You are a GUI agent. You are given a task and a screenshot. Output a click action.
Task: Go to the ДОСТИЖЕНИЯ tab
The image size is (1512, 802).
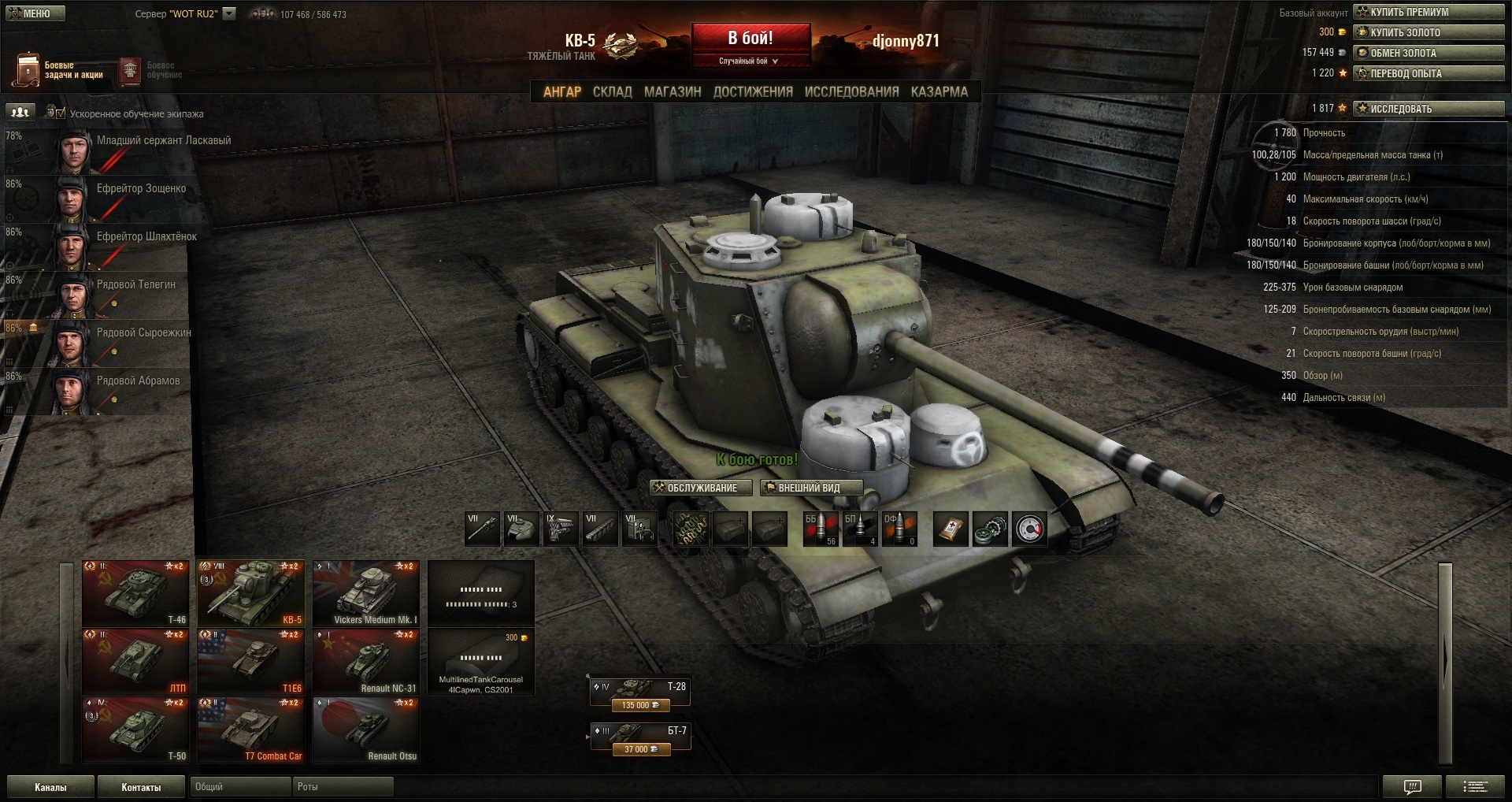click(x=753, y=92)
